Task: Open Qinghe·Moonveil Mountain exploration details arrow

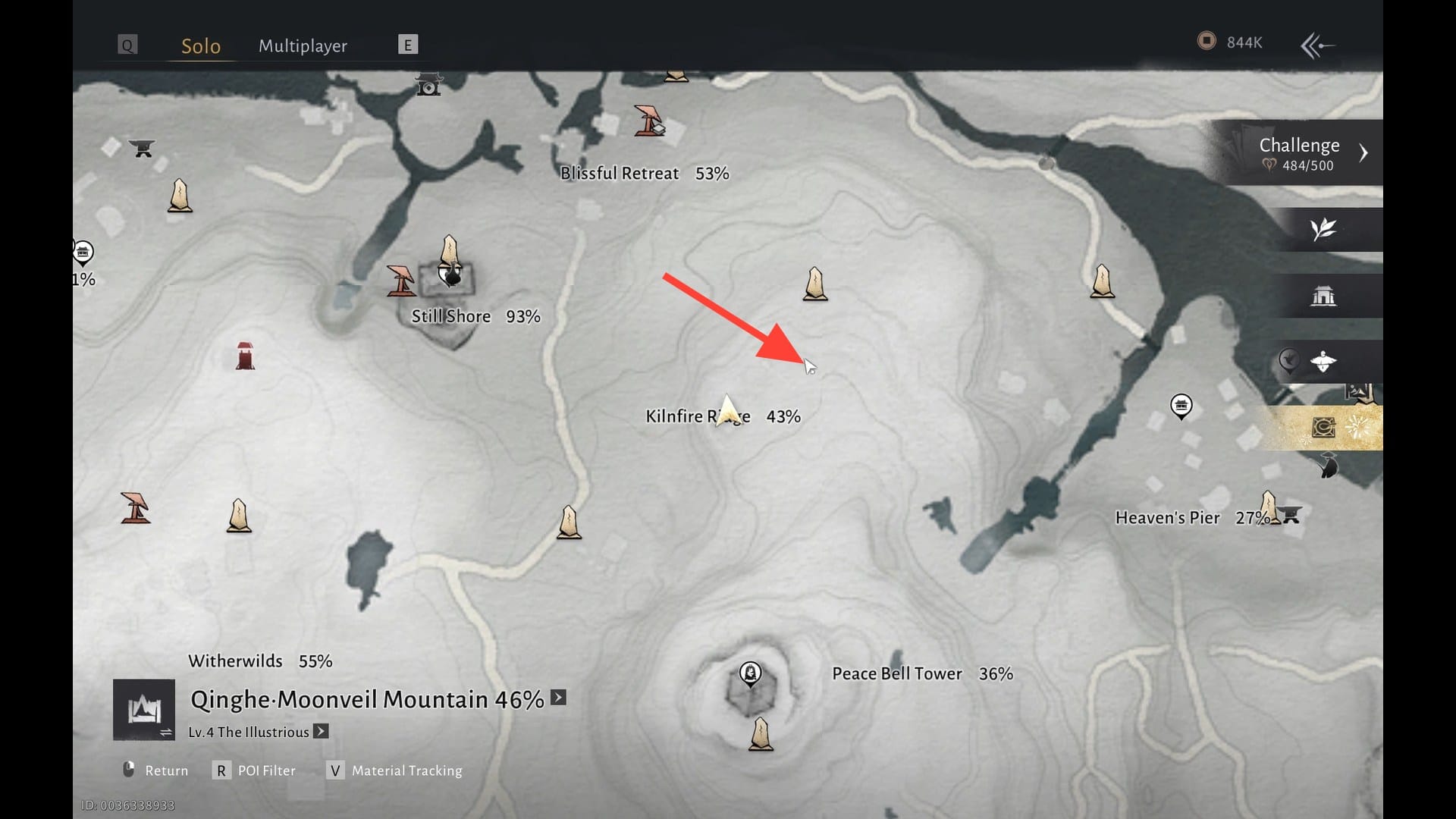Action: coord(559,698)
